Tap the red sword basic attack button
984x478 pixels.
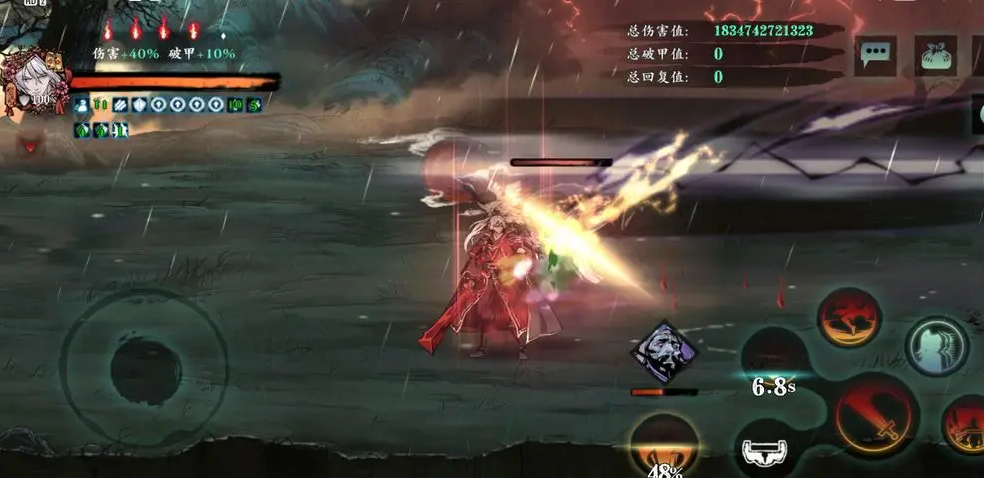pos(876,416)
